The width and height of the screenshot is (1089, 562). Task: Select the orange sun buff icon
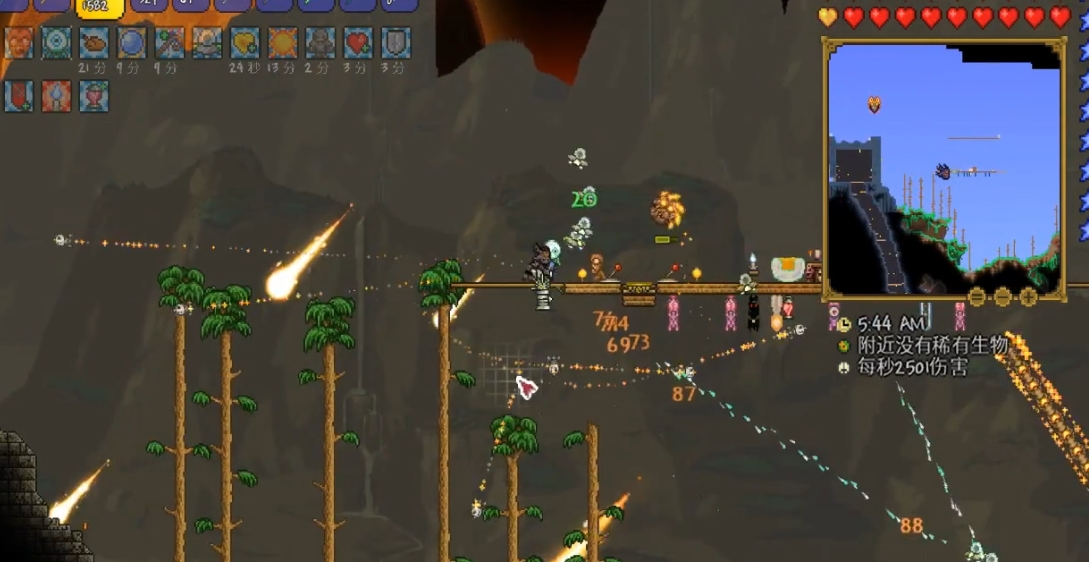283,43
